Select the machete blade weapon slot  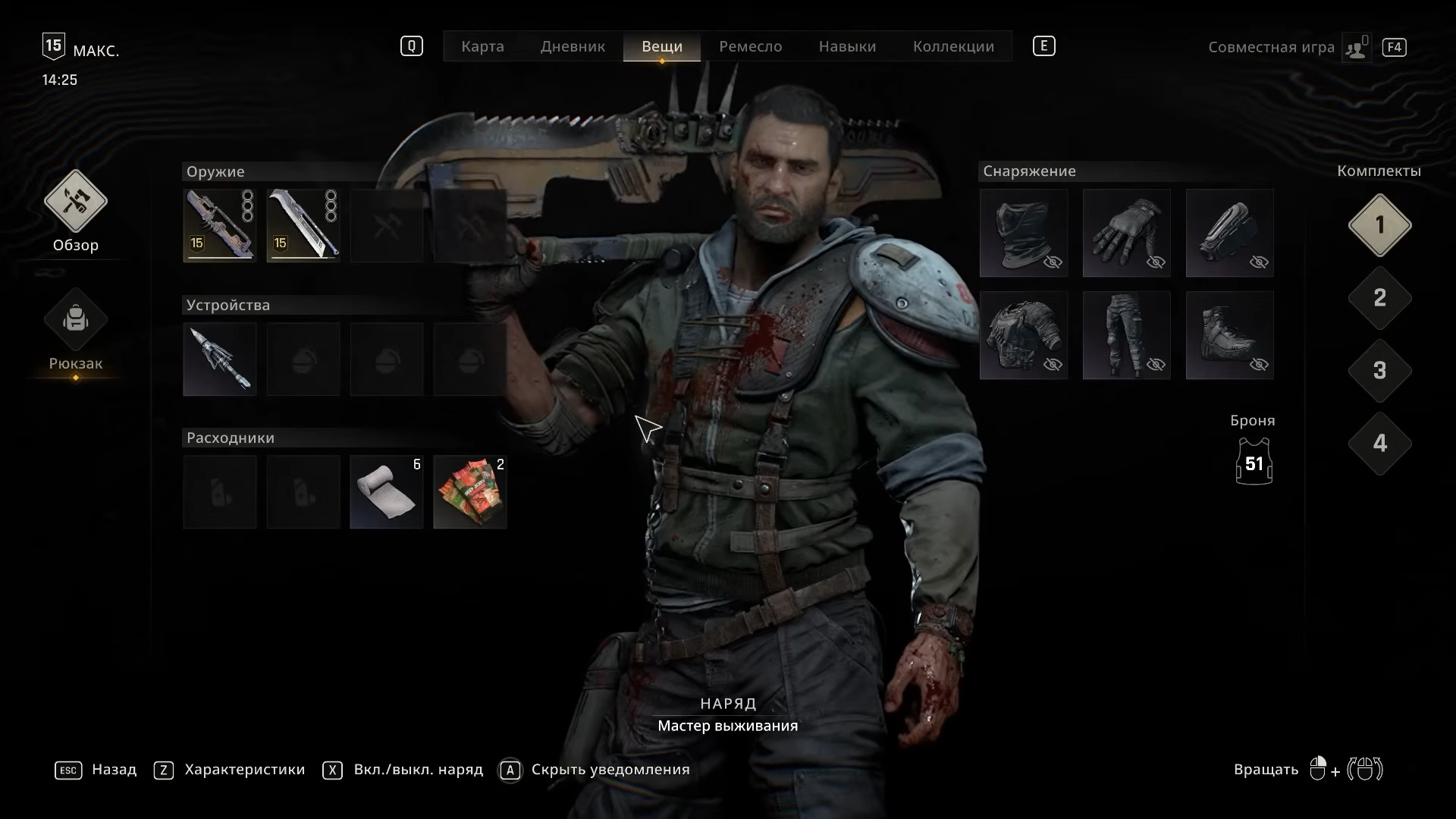coord(303,225)
